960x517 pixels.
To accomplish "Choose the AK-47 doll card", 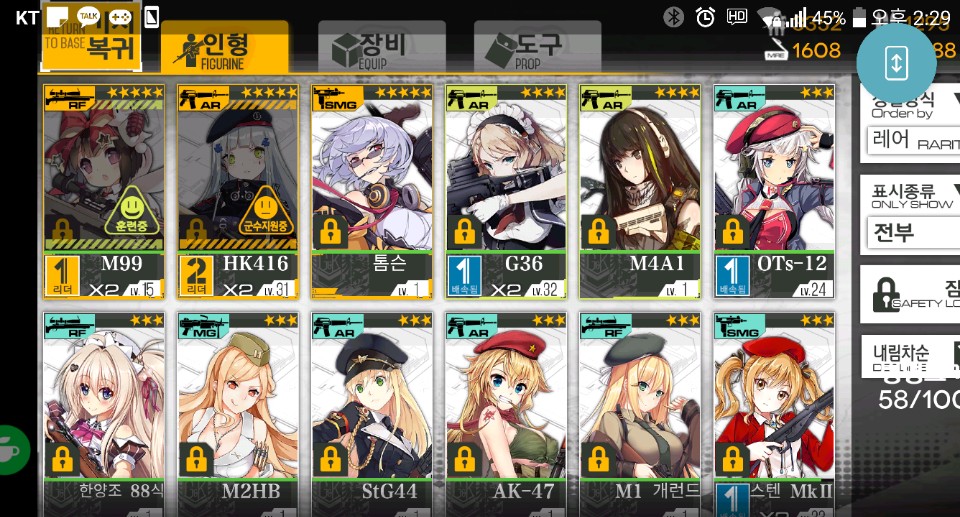I will (505, 410).
